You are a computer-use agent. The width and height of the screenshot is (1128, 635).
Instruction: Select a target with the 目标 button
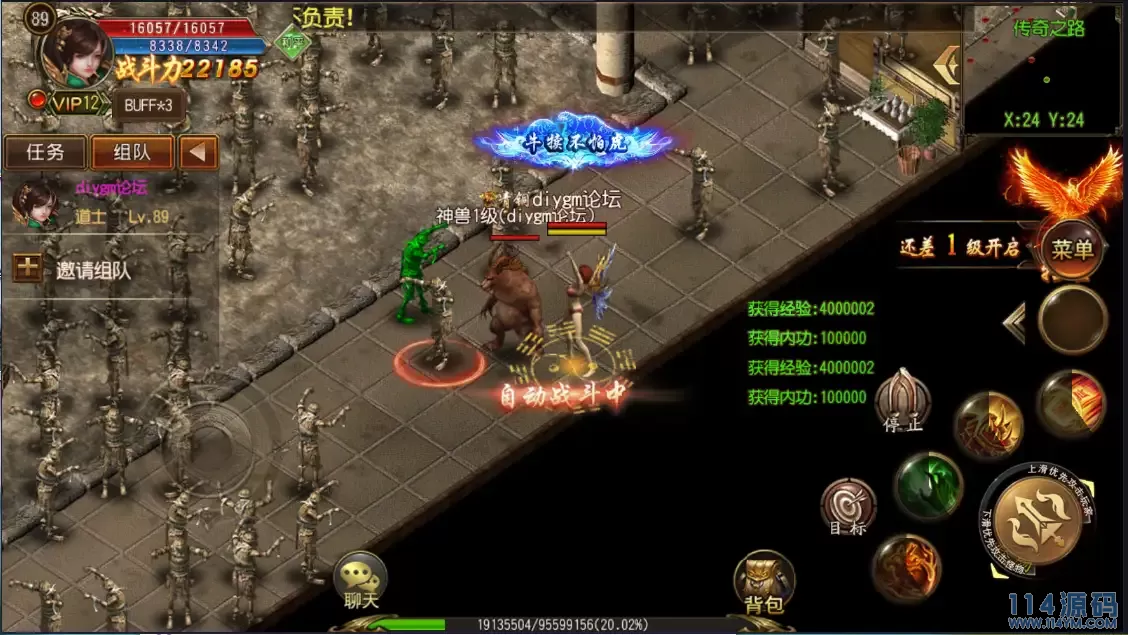(848, 508)
